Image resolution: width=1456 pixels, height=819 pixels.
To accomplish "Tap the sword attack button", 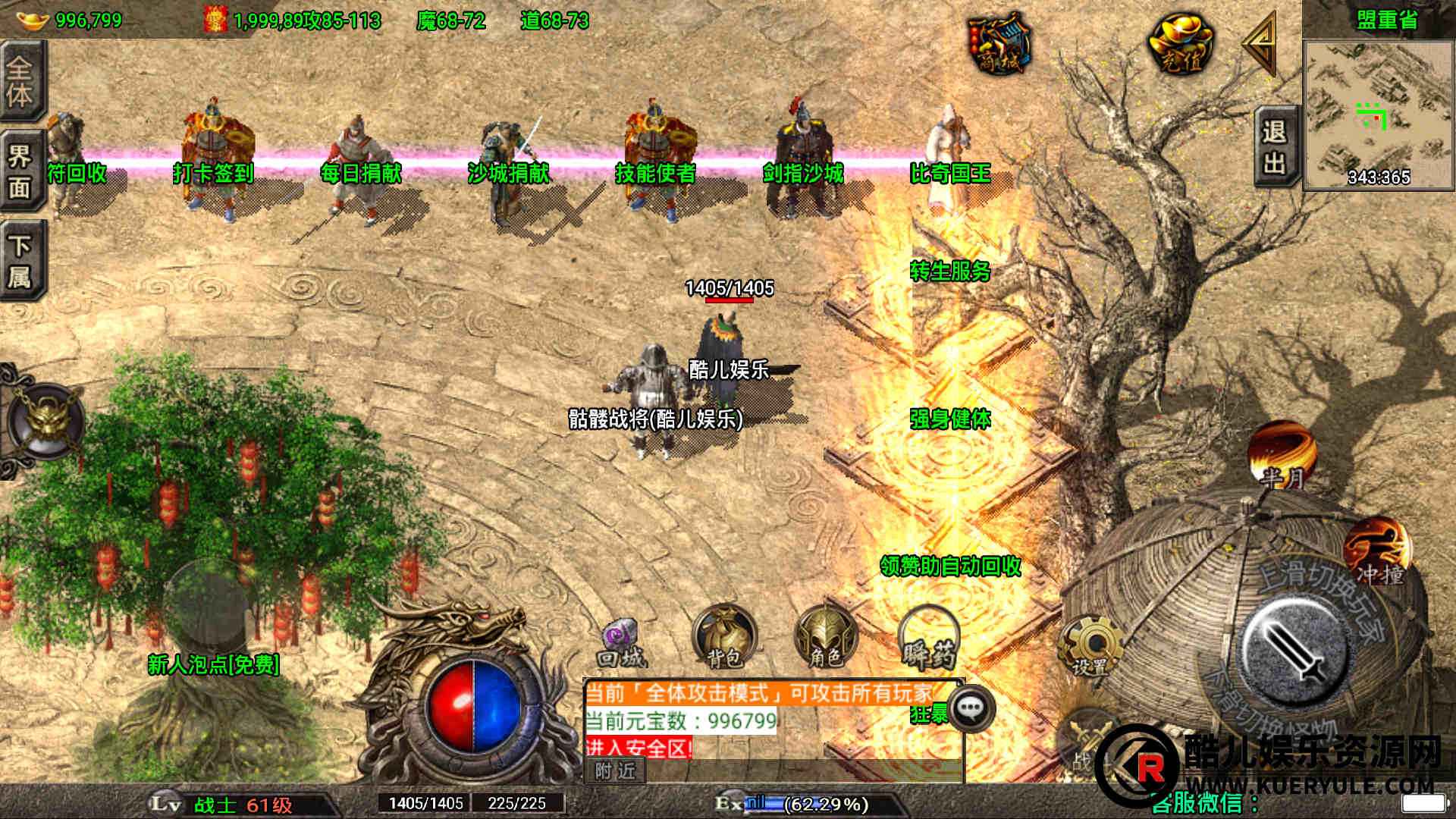I will (x=1295, y=651).
